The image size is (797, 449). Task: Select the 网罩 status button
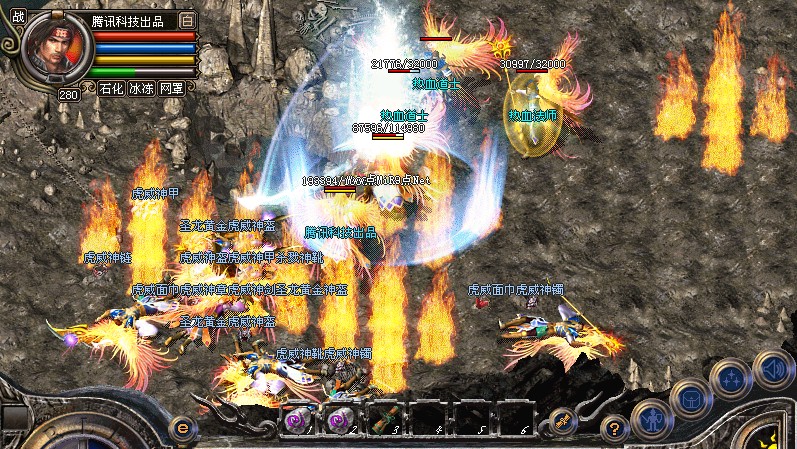pos(171,89)
